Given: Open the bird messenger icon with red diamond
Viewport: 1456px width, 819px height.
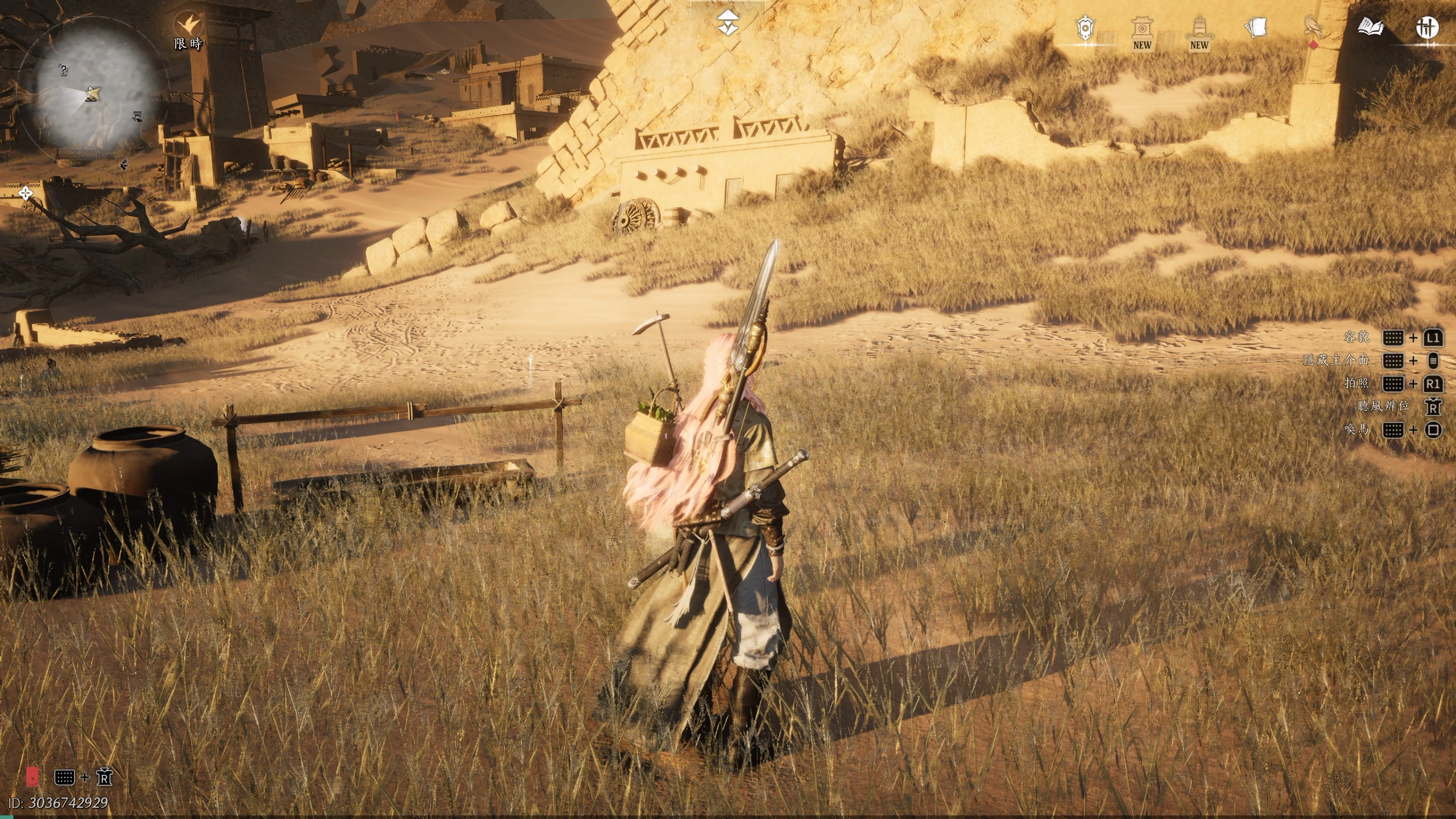Looking at the screenshot, I should coord(1313,27).
